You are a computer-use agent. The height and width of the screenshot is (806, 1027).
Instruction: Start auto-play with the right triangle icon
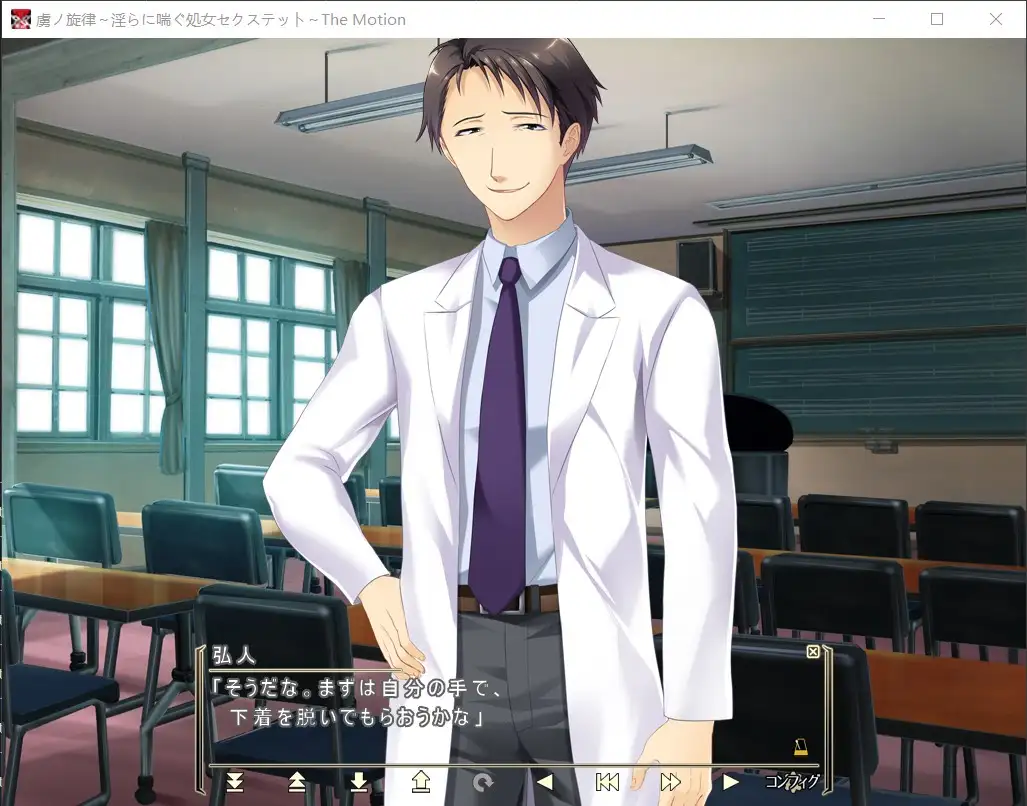(x=731, y=781)
